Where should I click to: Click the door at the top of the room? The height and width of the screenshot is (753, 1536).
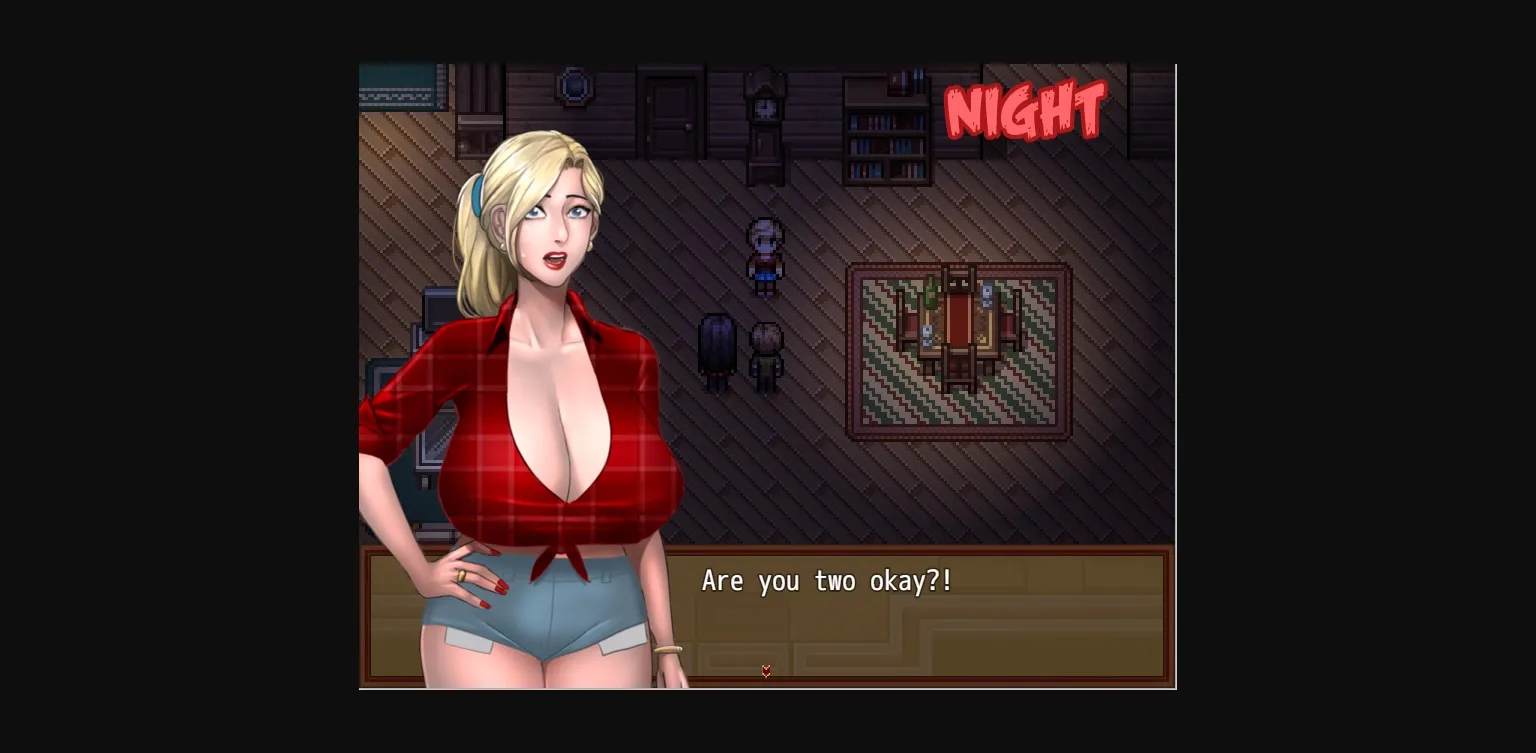[x=668, y=110]
